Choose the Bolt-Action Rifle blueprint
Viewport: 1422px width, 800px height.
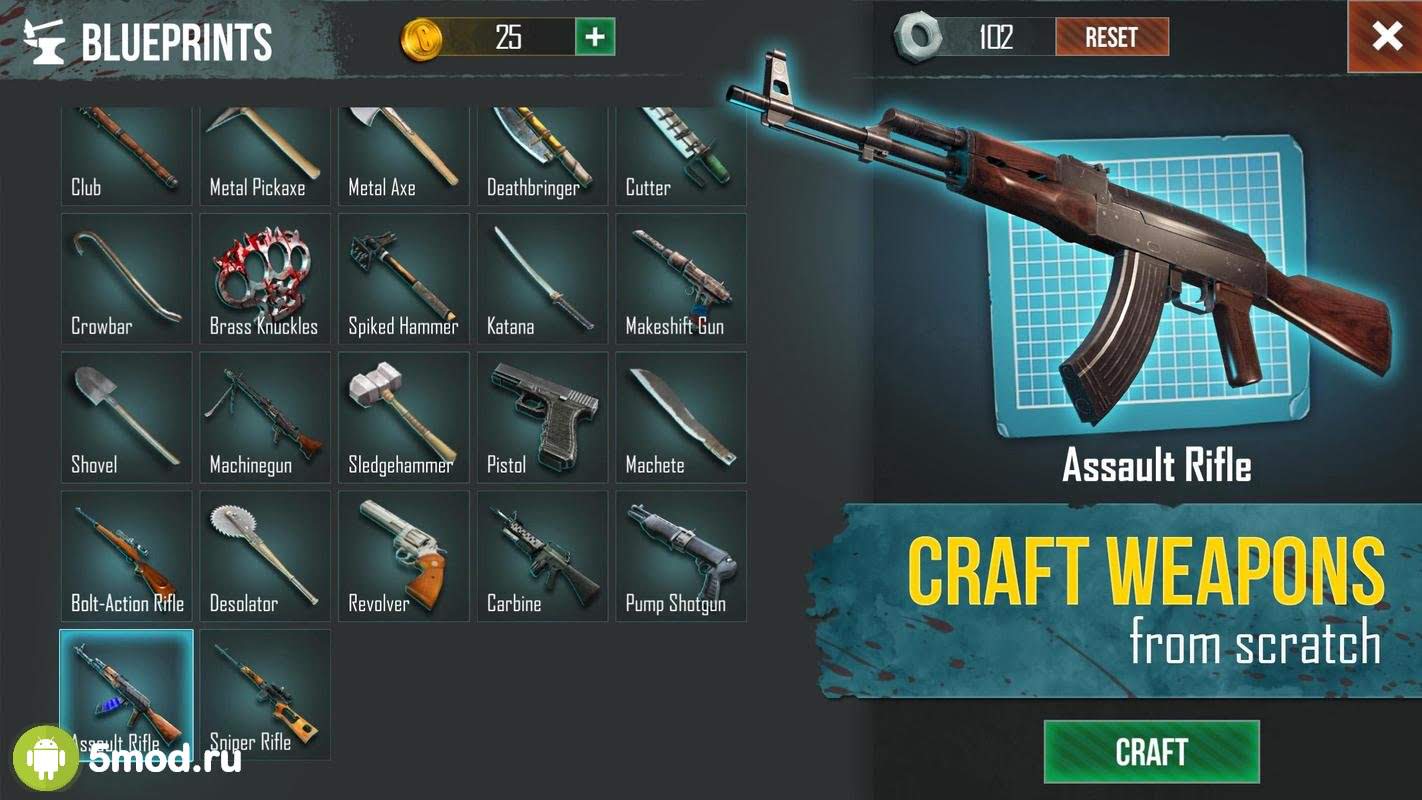126,556
